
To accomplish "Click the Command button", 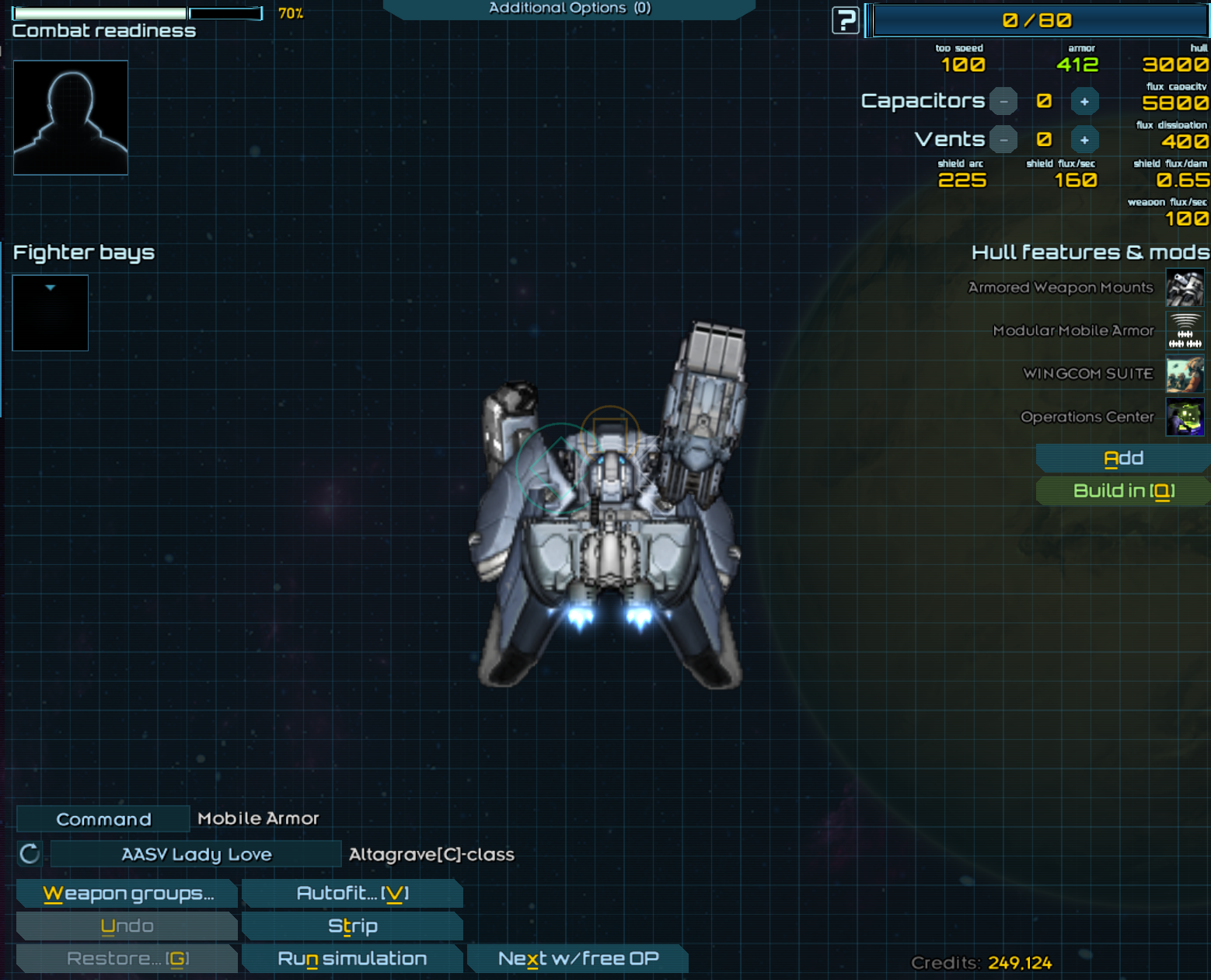I will point(103,819).
